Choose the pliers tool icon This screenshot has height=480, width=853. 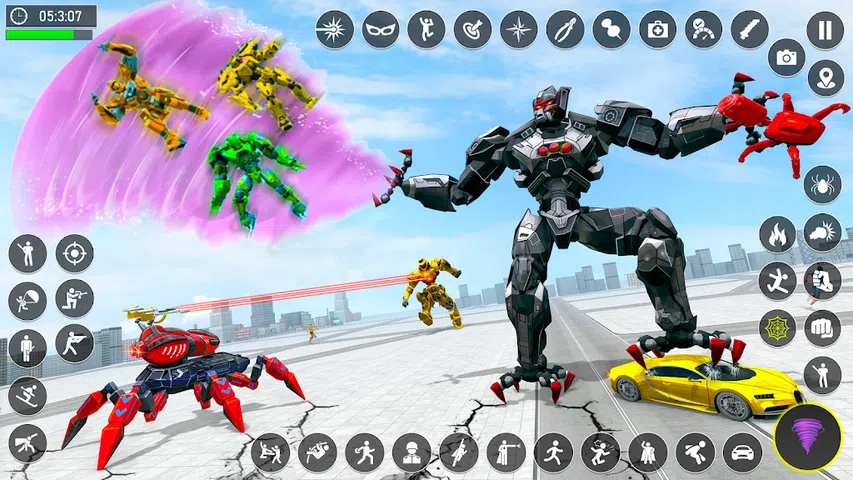pyautogui.click(x=564, y=30)
